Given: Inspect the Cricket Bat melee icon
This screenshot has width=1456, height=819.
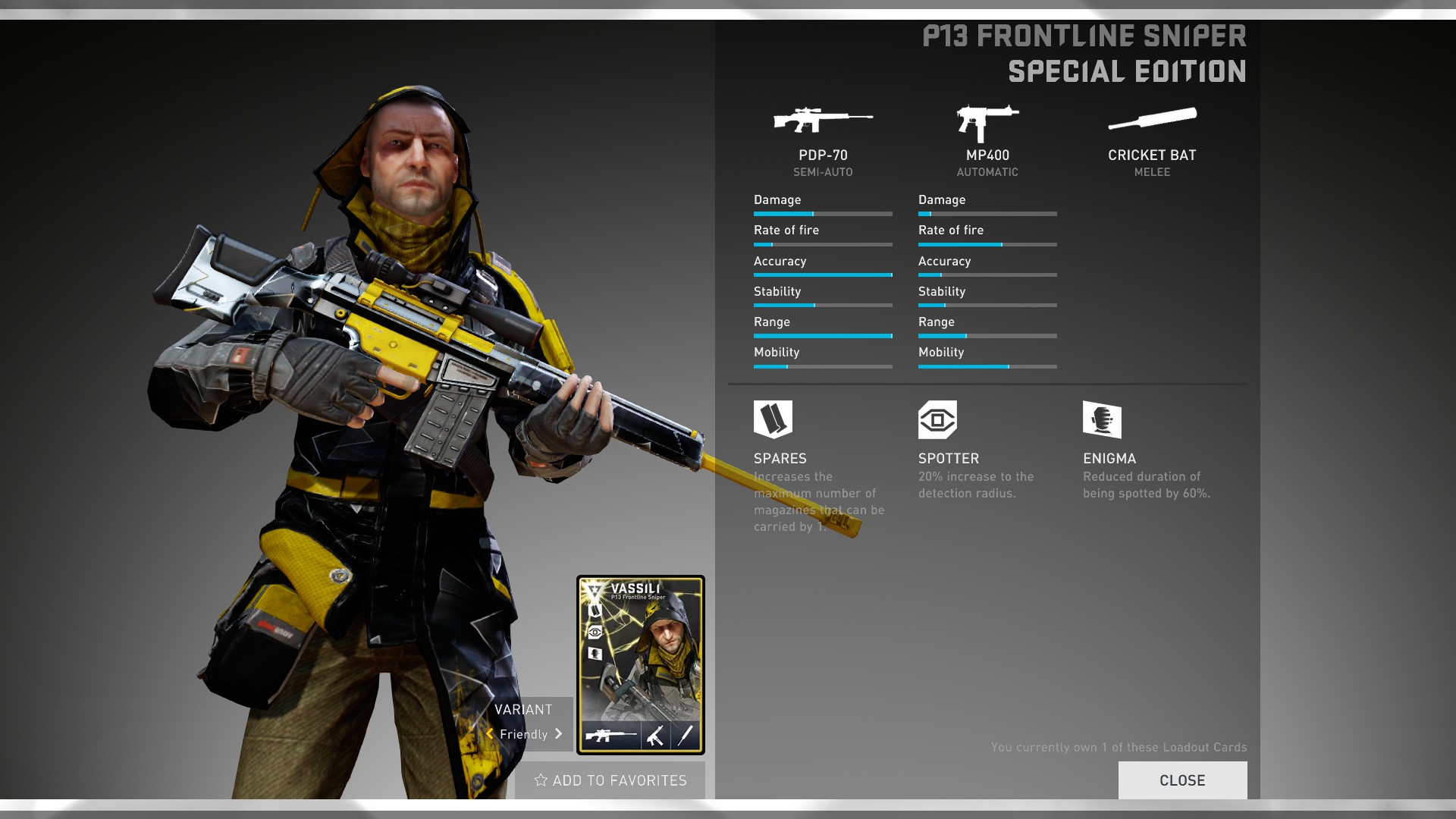Looking at the screenshot, I should click(1152, 119).
